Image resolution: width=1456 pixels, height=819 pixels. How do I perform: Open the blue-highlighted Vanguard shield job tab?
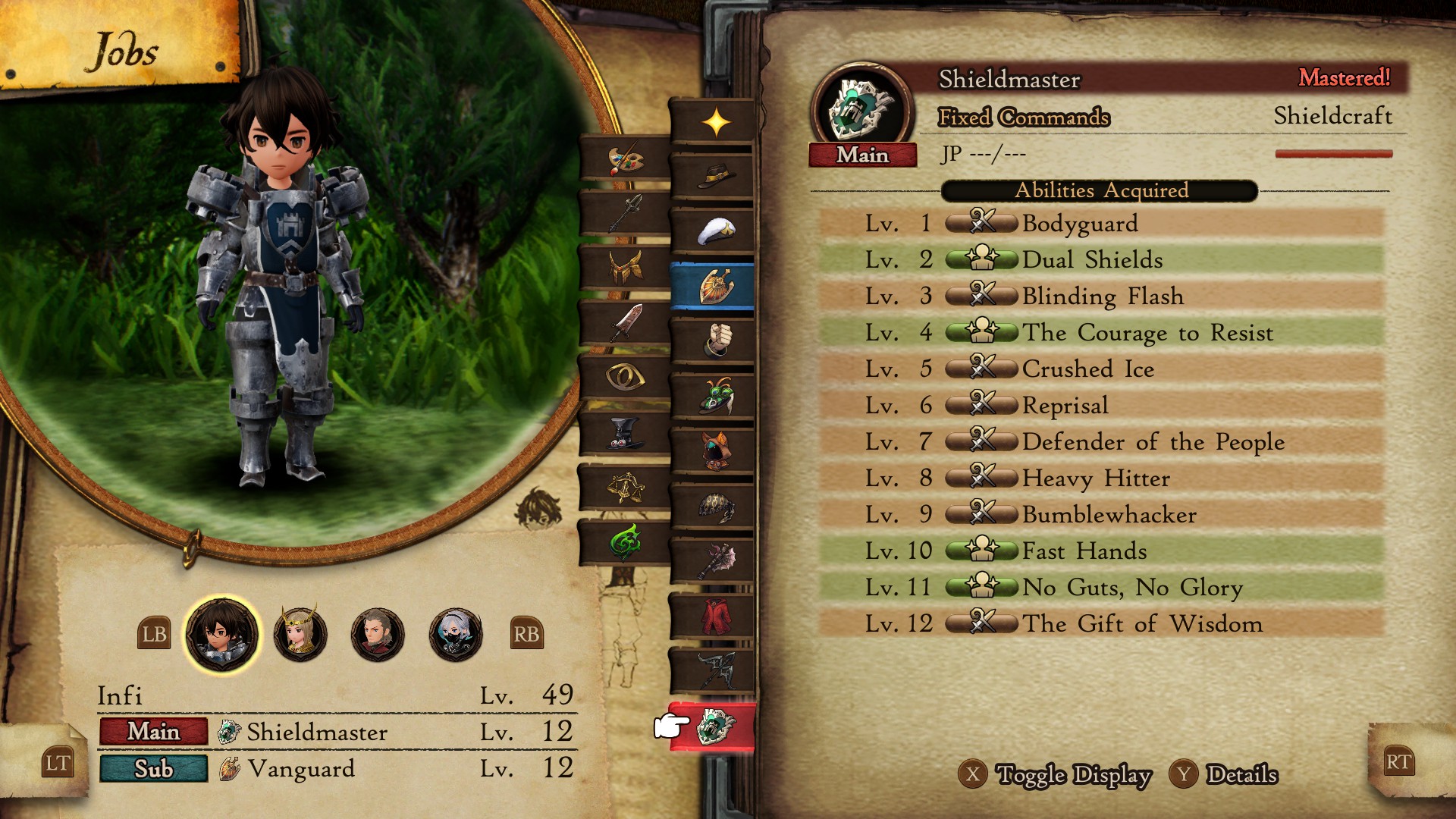(713, 287)
